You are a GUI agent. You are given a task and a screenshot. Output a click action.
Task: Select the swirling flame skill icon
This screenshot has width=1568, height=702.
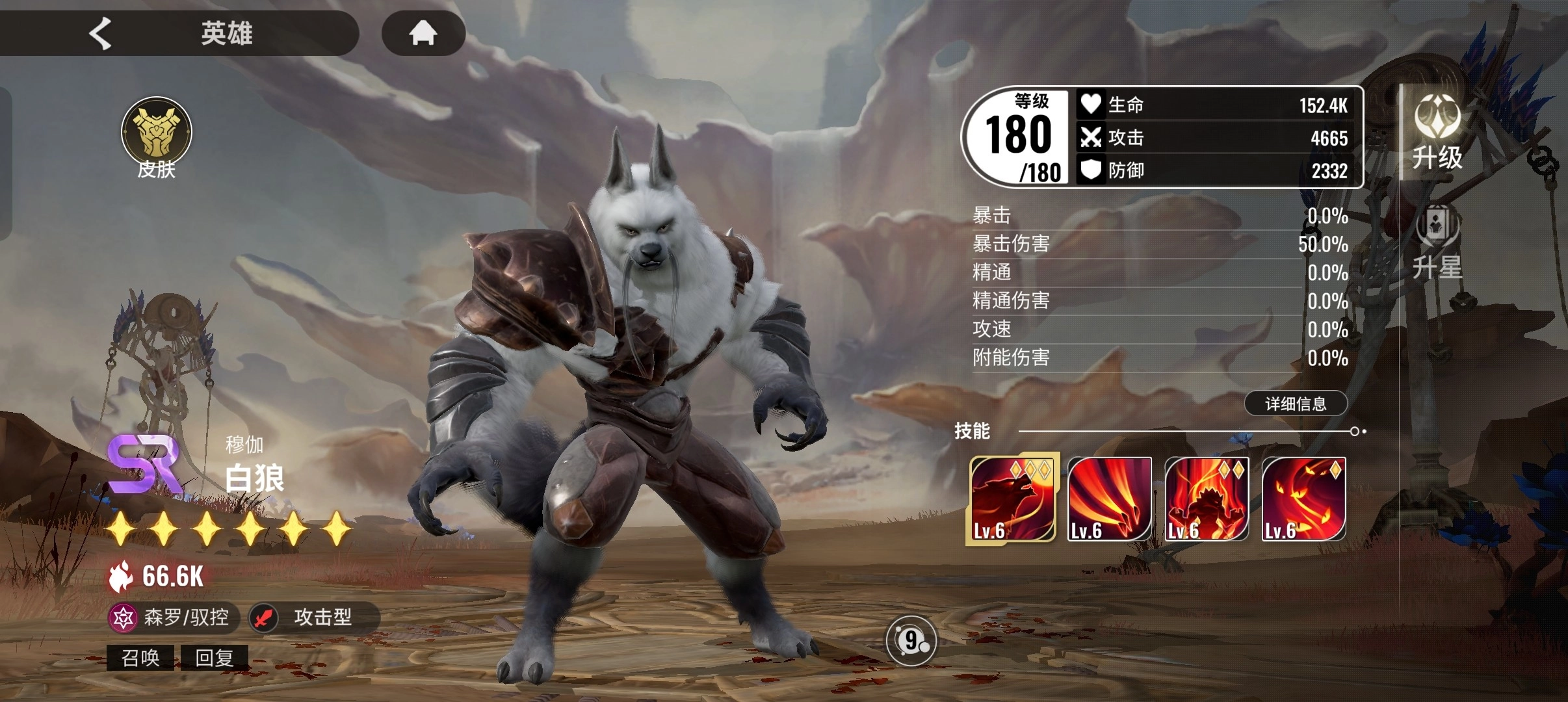tap(1303, 499)
